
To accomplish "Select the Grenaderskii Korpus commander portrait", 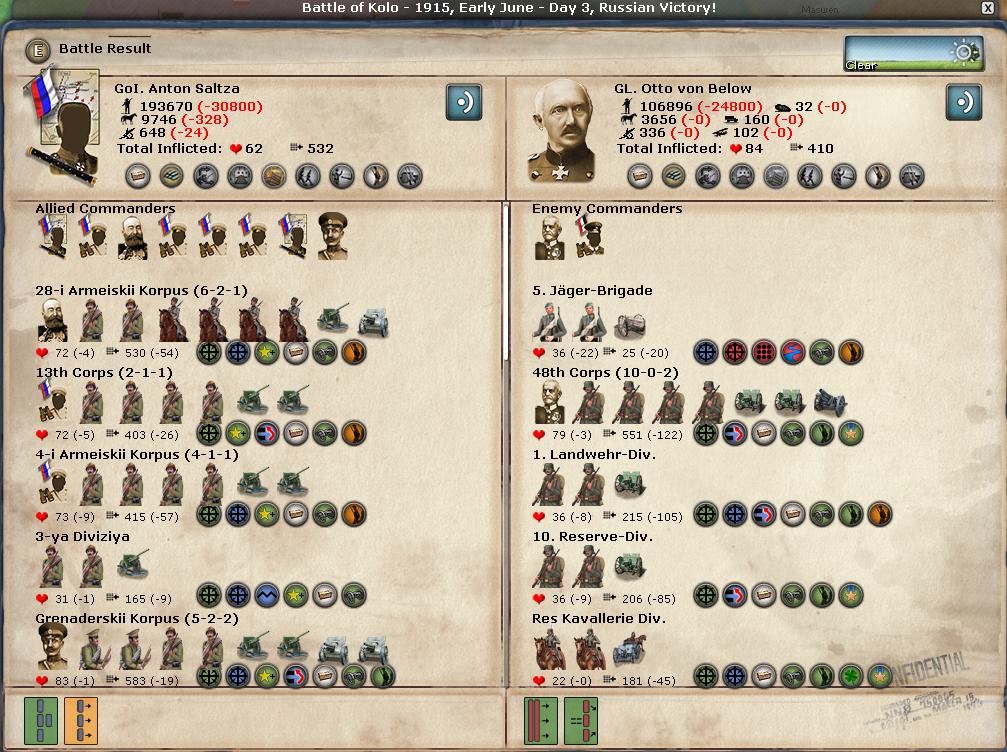I will [52, 648].
